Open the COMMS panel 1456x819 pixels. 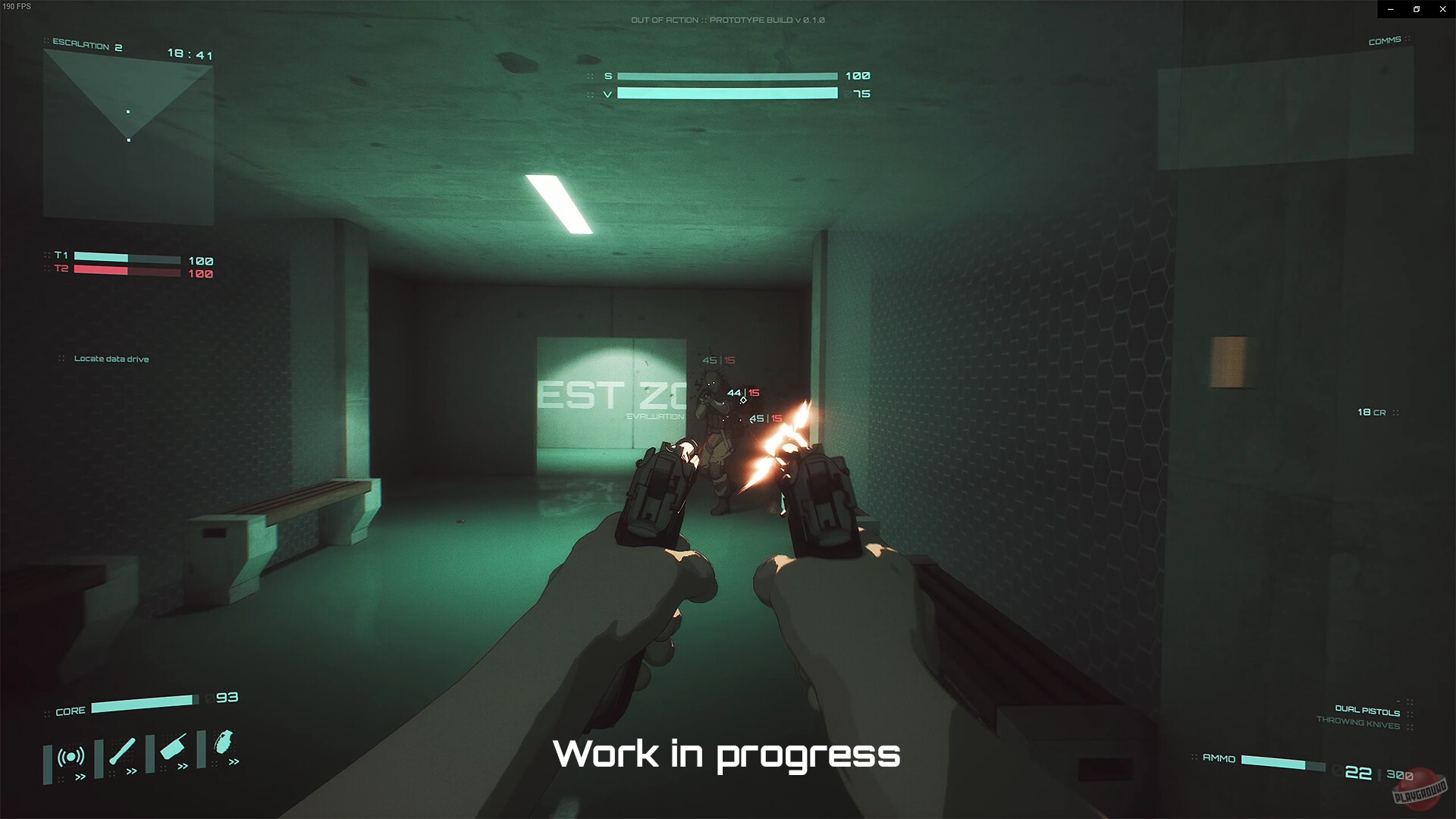[x=1387, y=39]
